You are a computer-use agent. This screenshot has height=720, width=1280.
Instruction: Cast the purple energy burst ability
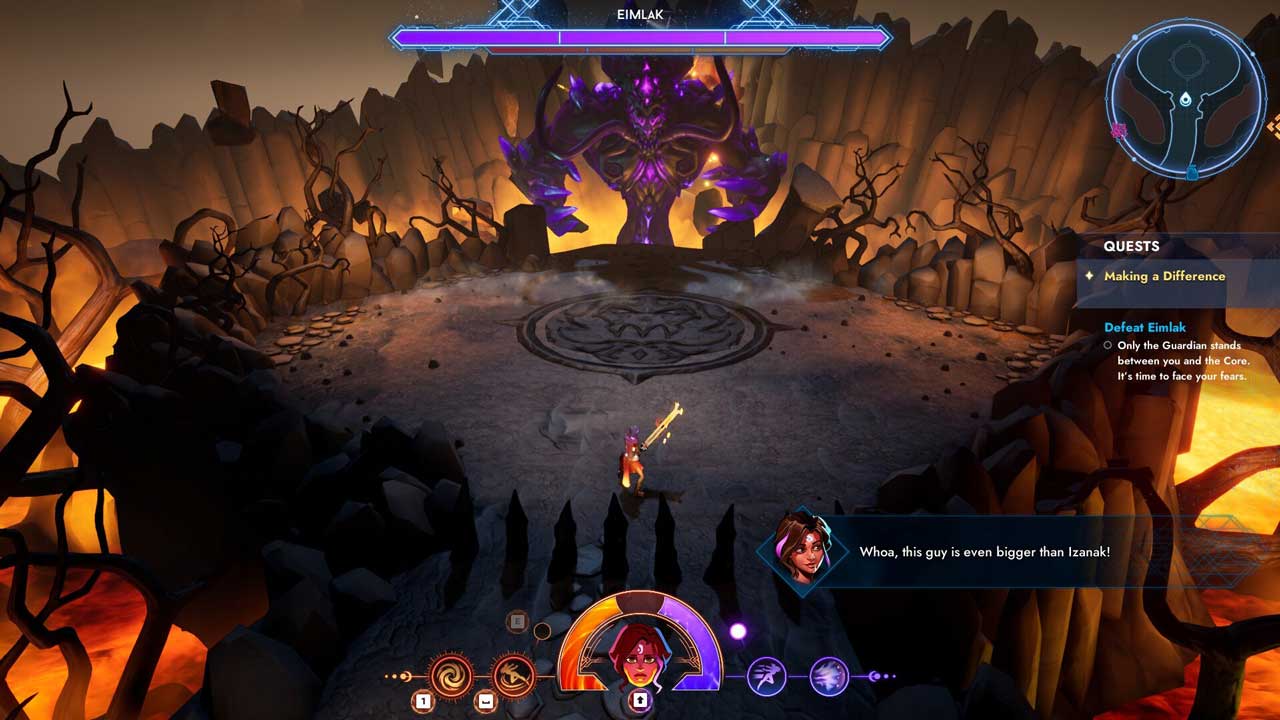coord(829,677)
